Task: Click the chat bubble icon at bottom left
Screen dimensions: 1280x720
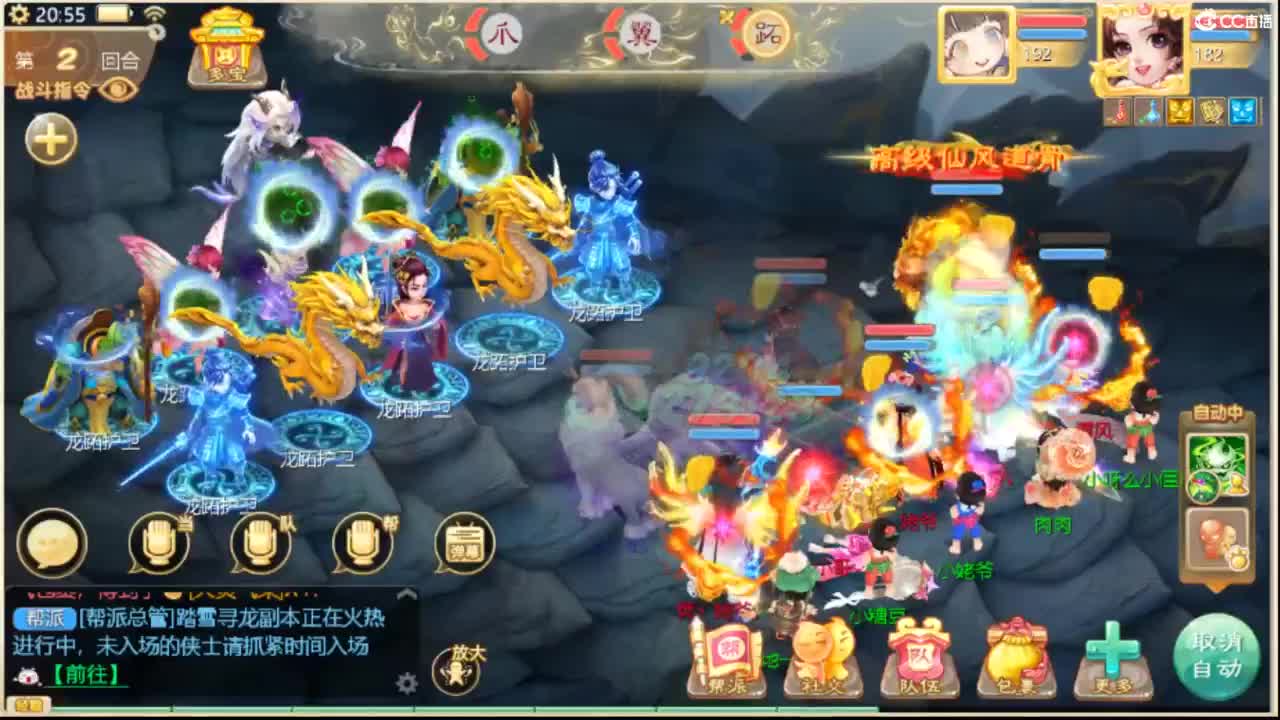Action: point(52,543)
